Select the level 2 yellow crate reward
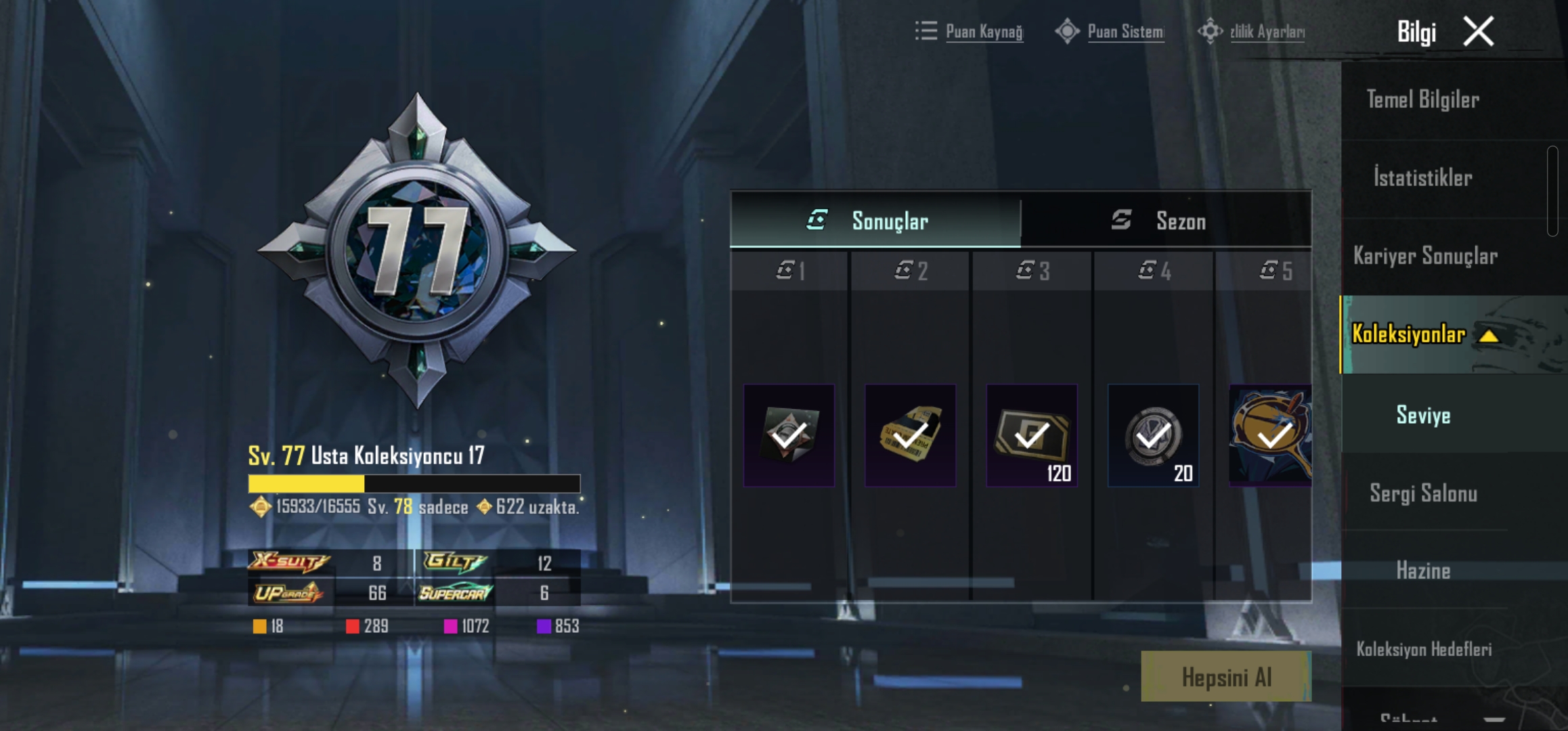 coord(911,435)
